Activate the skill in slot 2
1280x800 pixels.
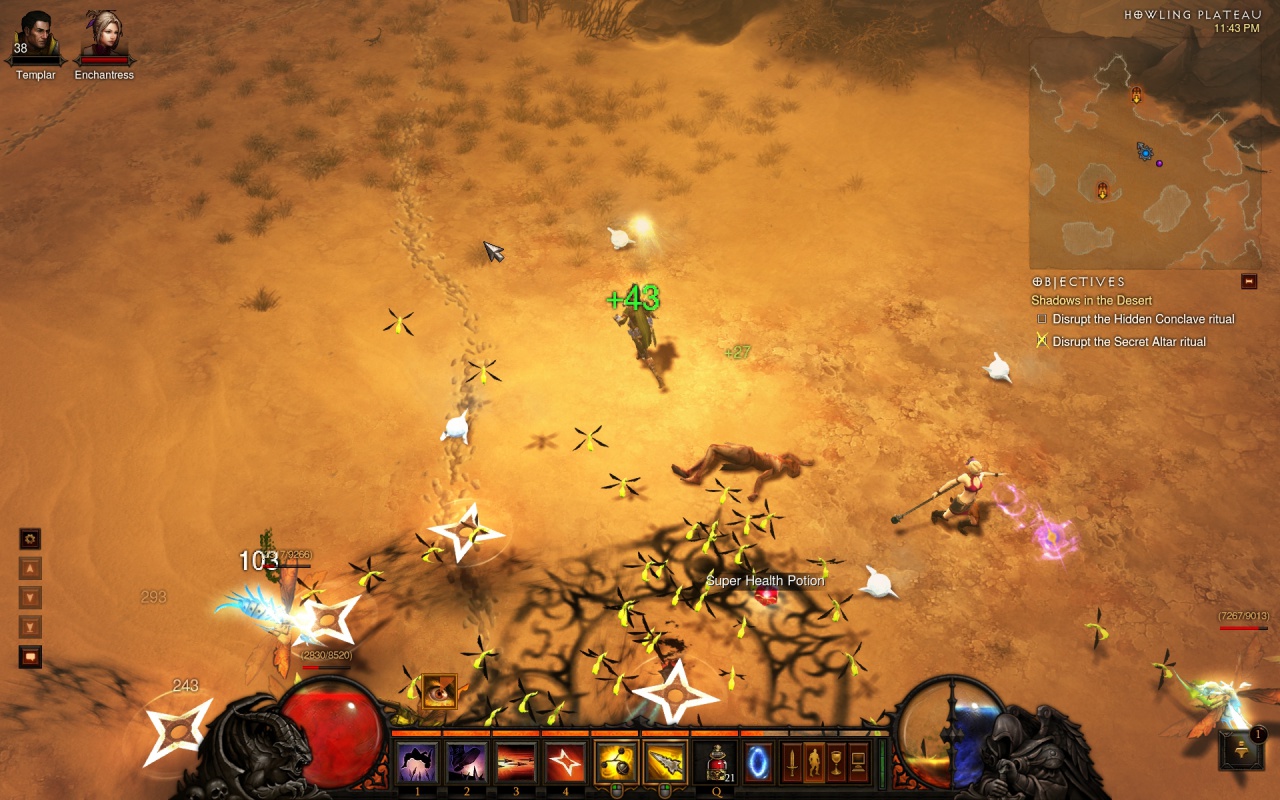[466, 763]
